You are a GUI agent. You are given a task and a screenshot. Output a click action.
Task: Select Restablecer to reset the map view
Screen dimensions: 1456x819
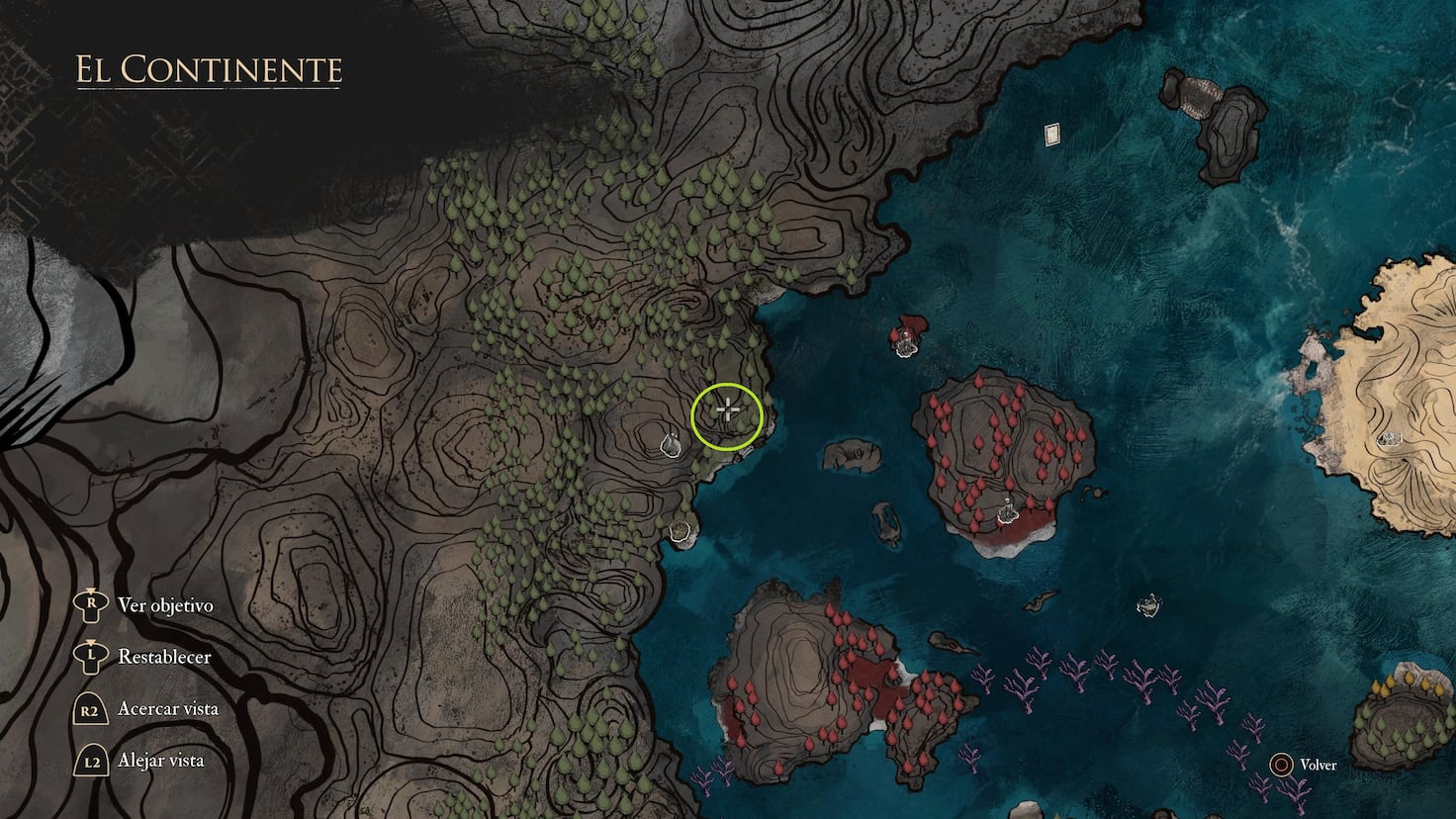pyautogui.click(x=162, y=657)
